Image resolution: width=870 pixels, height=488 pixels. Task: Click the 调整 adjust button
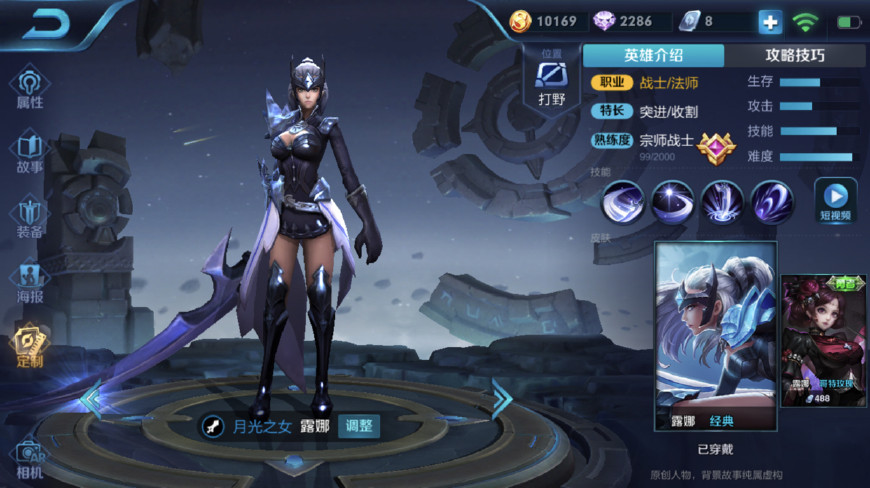[x=358, y=426]
